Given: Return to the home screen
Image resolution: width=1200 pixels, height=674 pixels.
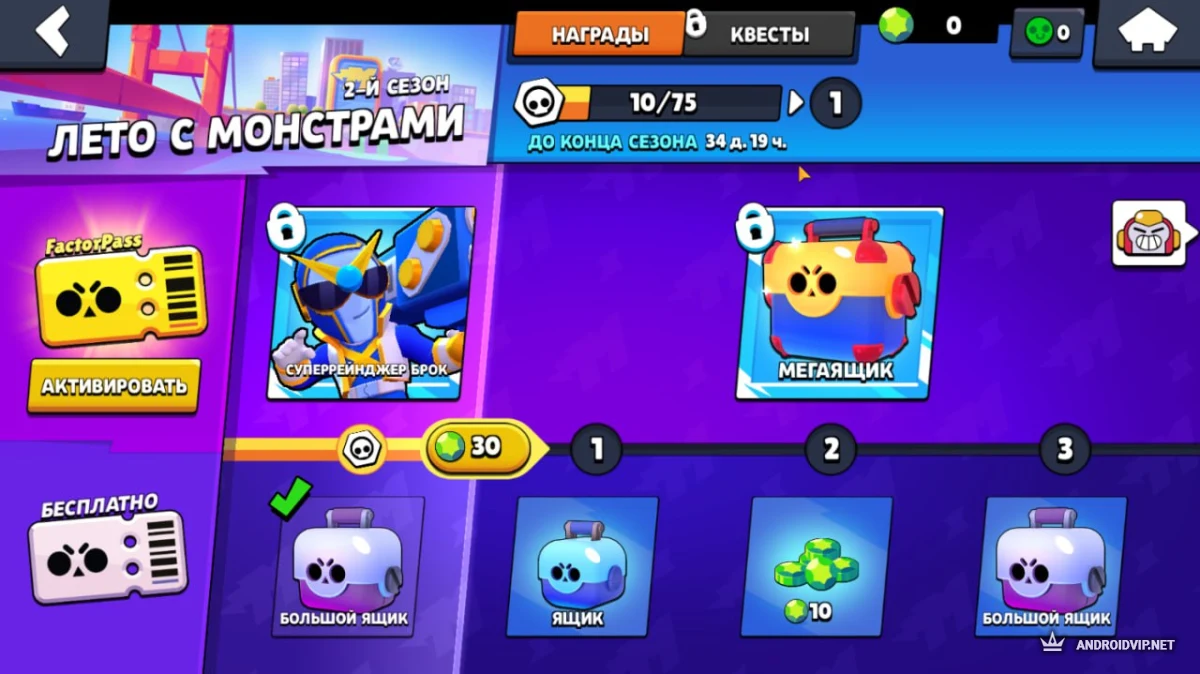Looking at the screenshot, I should pyautogui.click(x=1148, y=31).
